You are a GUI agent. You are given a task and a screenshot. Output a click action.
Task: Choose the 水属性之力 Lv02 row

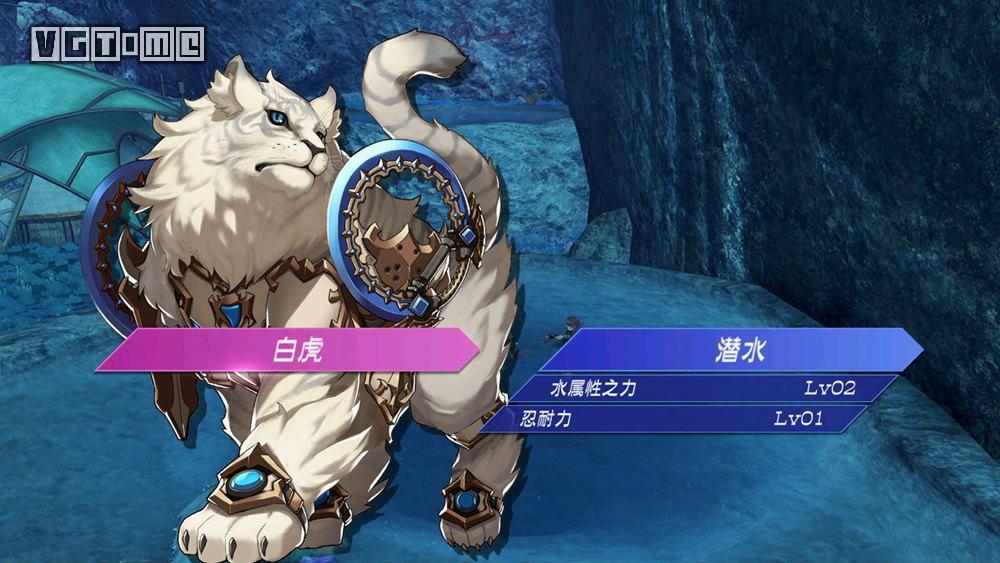[x=700, y=388]
